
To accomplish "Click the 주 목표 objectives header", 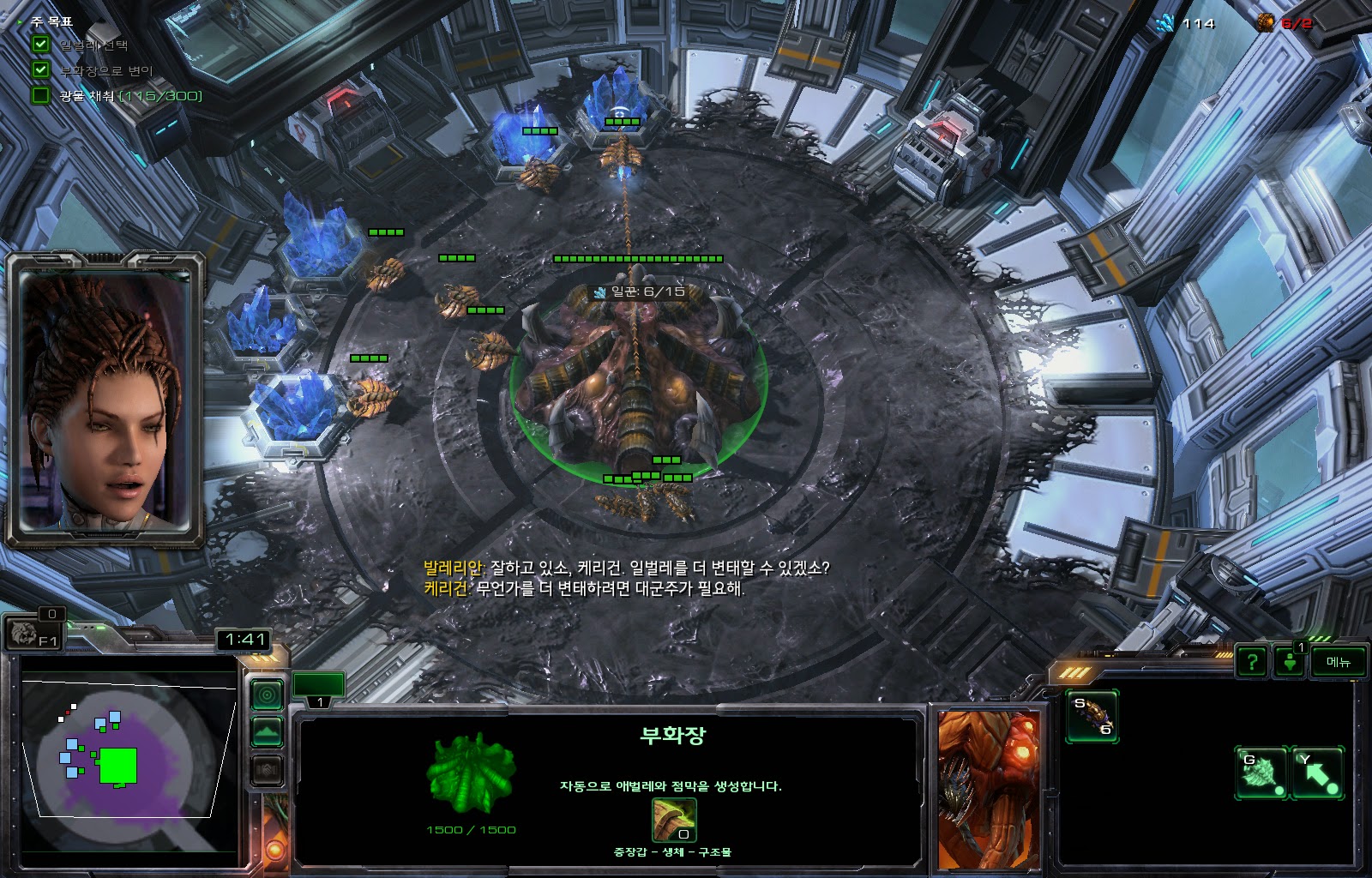I will pos(51,21).
